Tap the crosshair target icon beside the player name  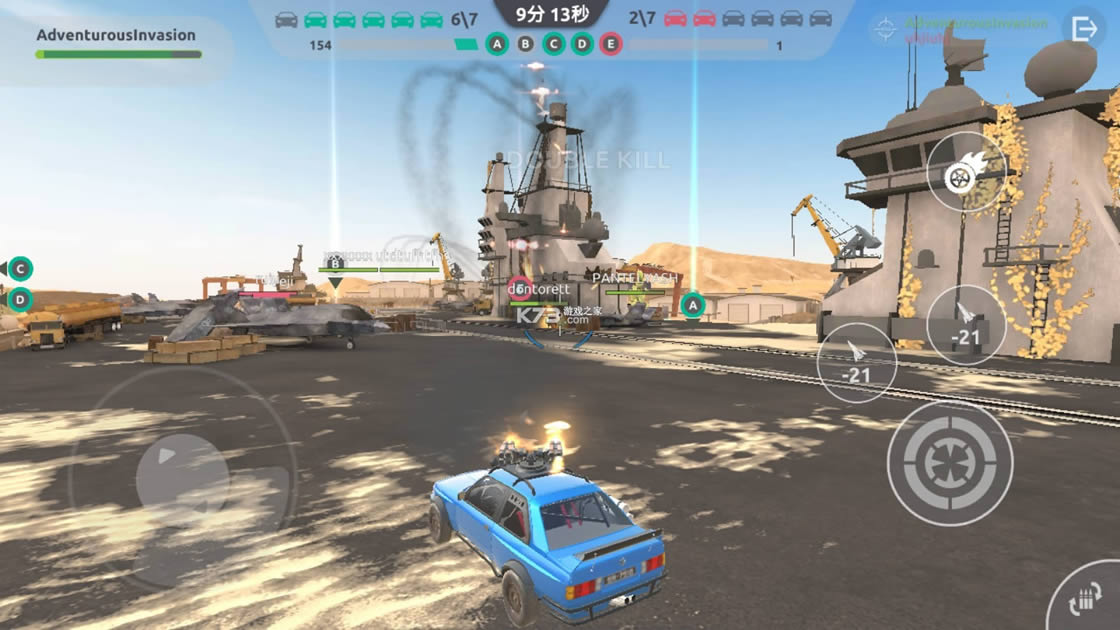click(885, 29)
